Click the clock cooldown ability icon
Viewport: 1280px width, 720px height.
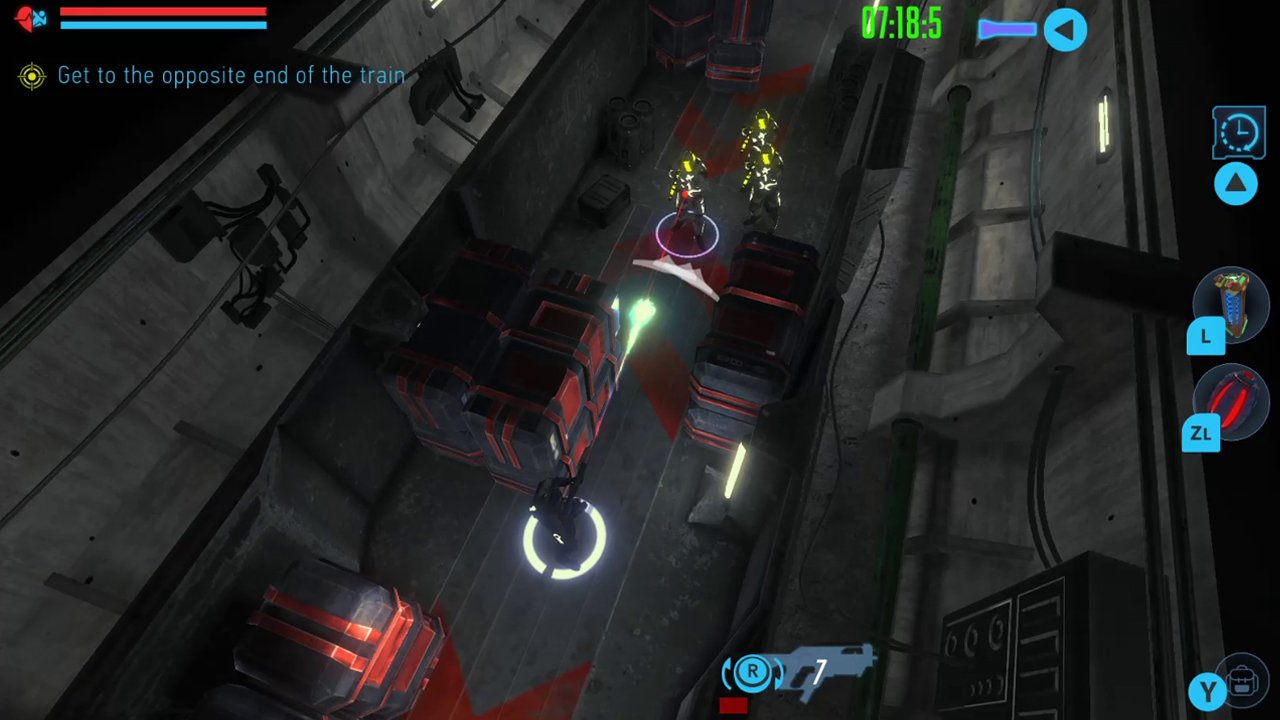pos(1238,131)
